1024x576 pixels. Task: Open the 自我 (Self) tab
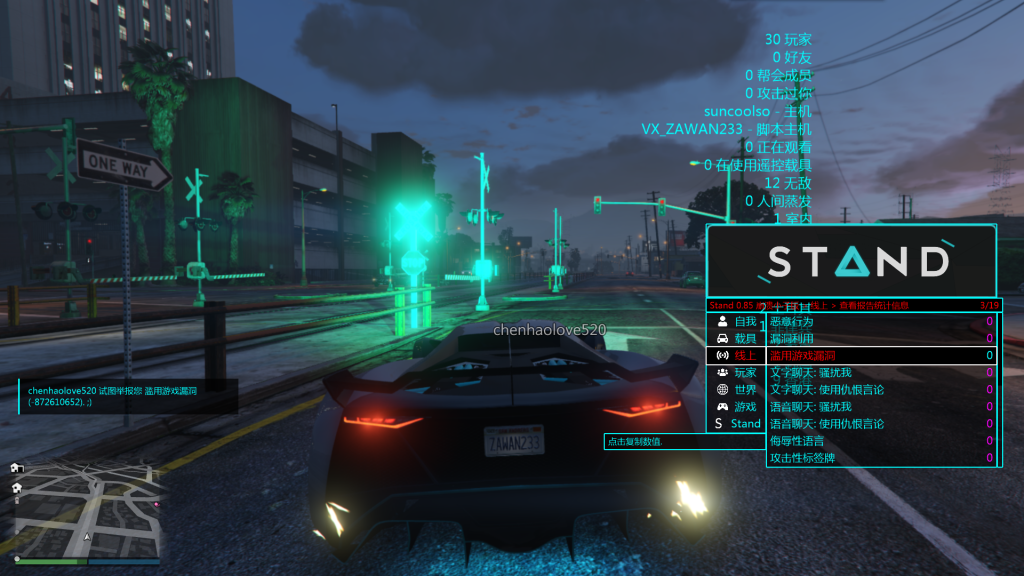pos(736,322)
